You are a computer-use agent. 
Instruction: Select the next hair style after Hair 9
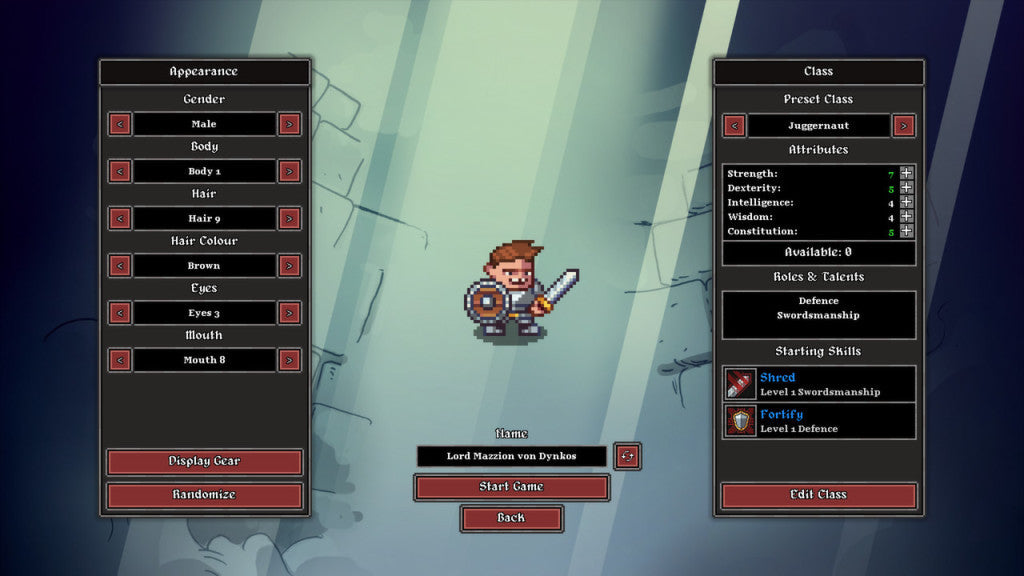pyautogui.click(x=289, y=218)
